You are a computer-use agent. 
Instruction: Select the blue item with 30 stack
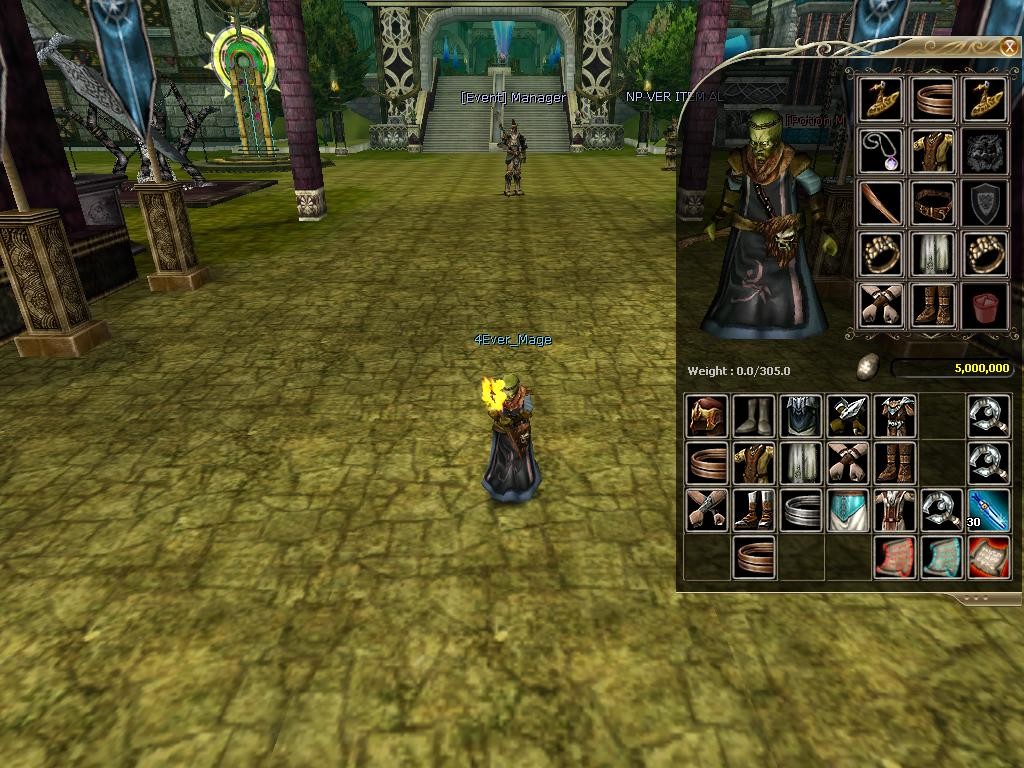coord(989,510)
